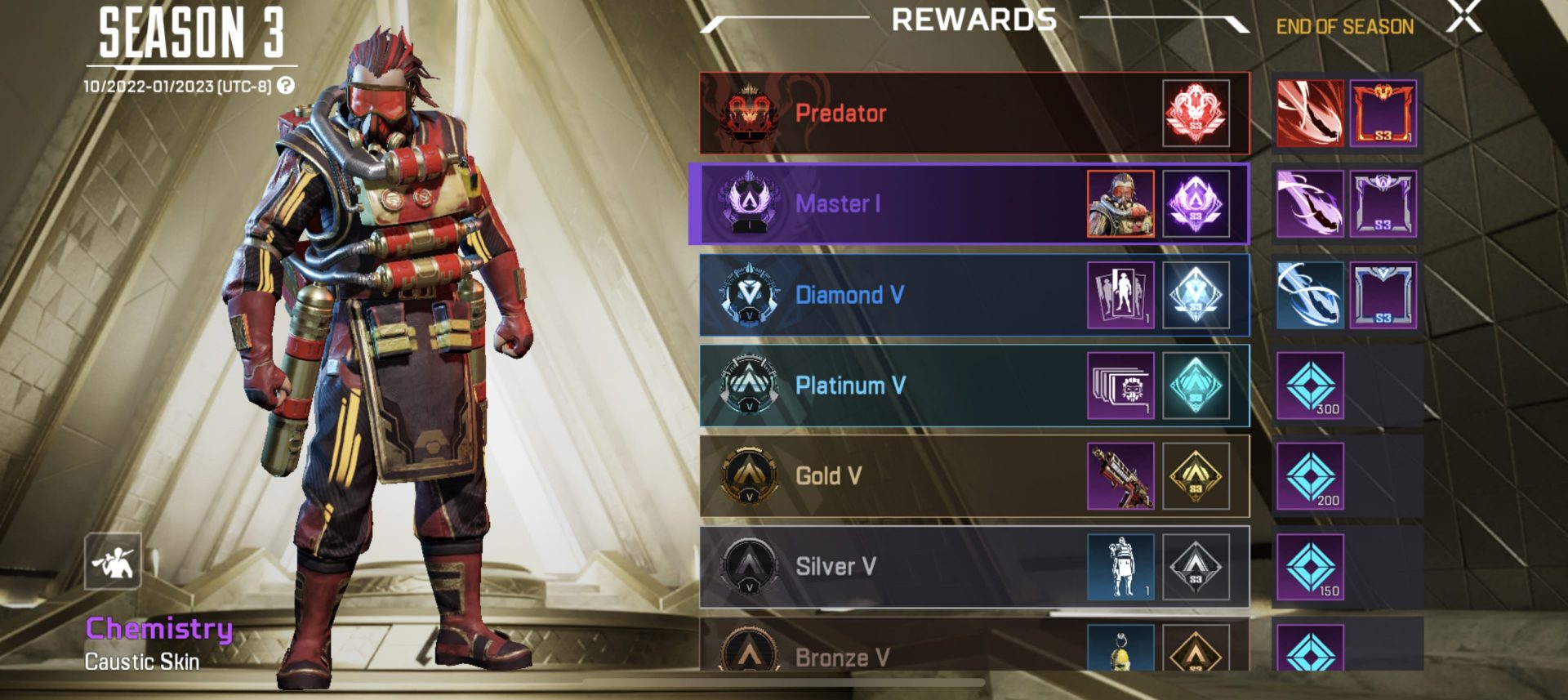Select the 150 currency end-of-season reward
The width and height of the screenshot is (1568, 700).
1310,567
